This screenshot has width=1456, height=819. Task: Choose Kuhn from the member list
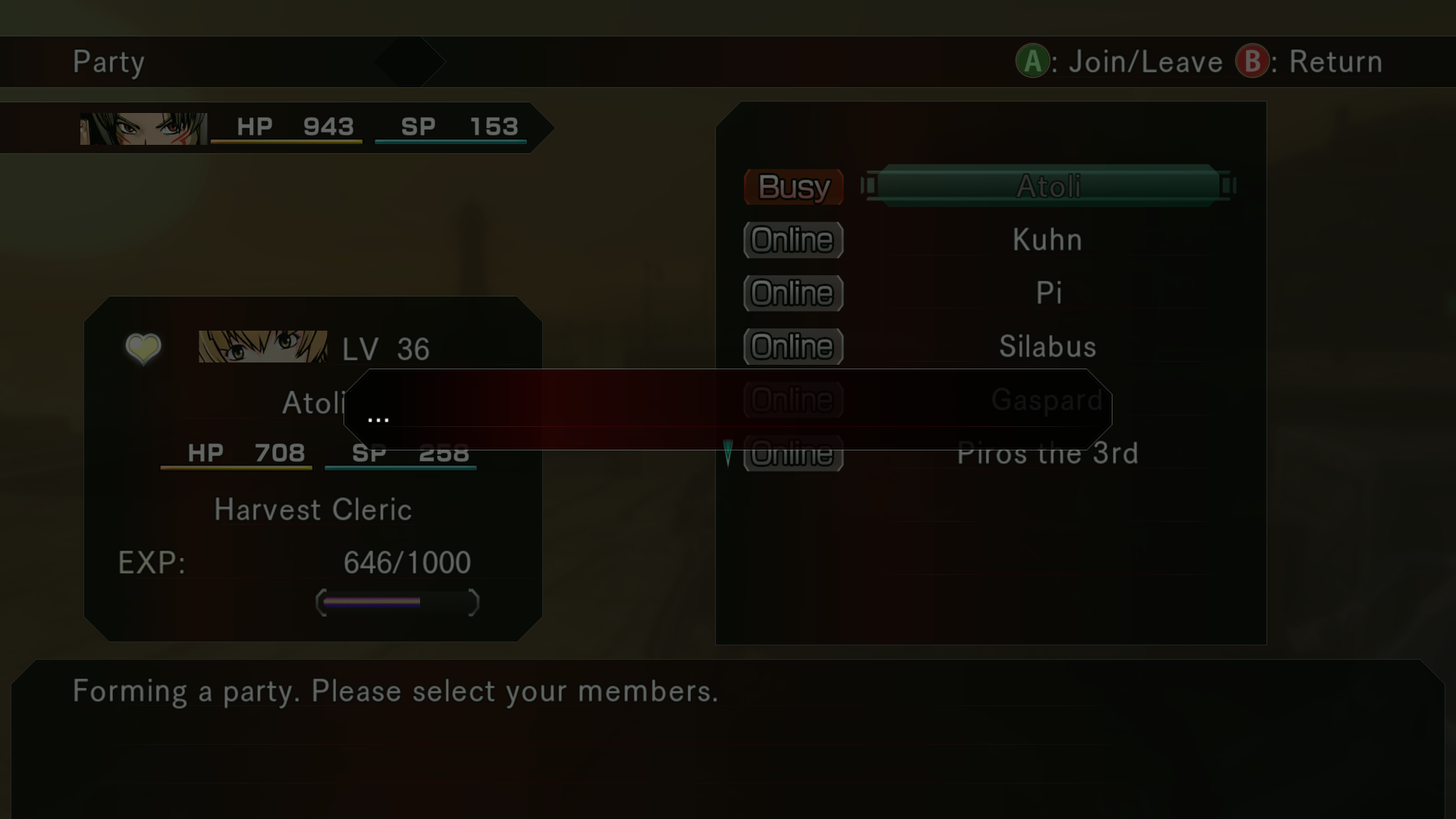tap(1046, 240)
